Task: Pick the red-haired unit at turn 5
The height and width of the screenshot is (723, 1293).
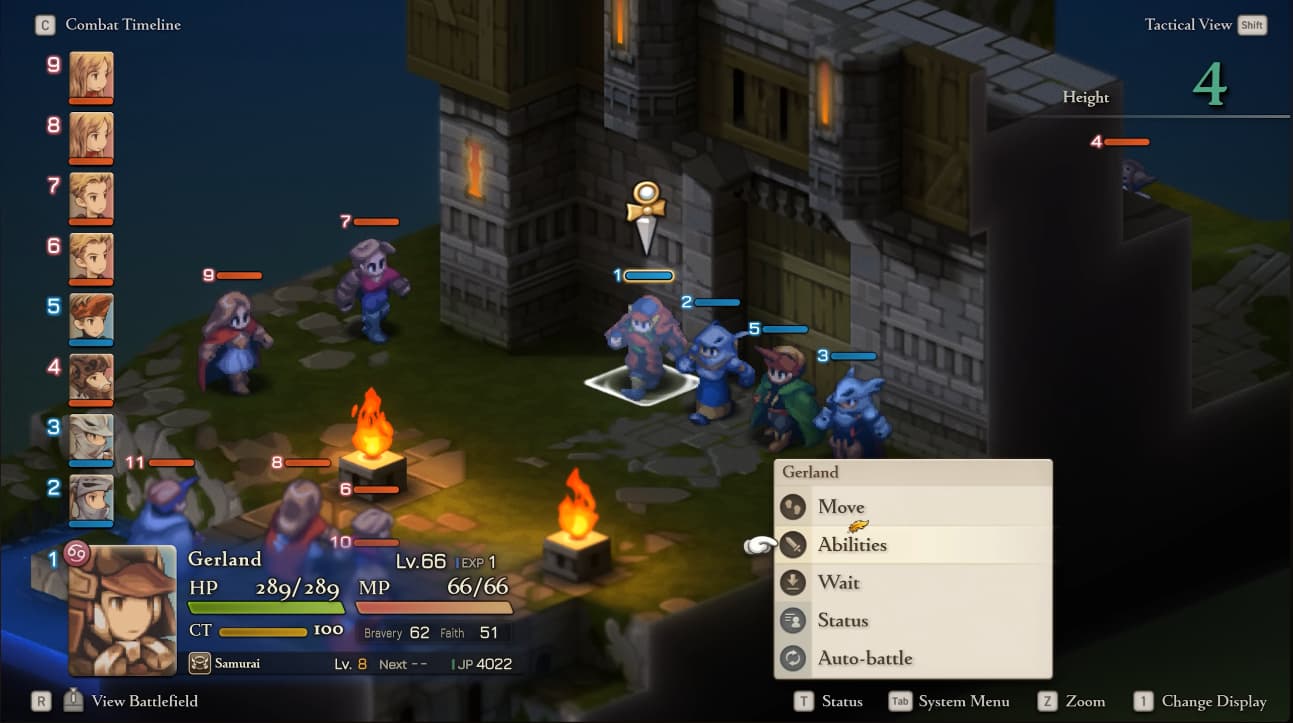Action: click(x=91, y=317)
